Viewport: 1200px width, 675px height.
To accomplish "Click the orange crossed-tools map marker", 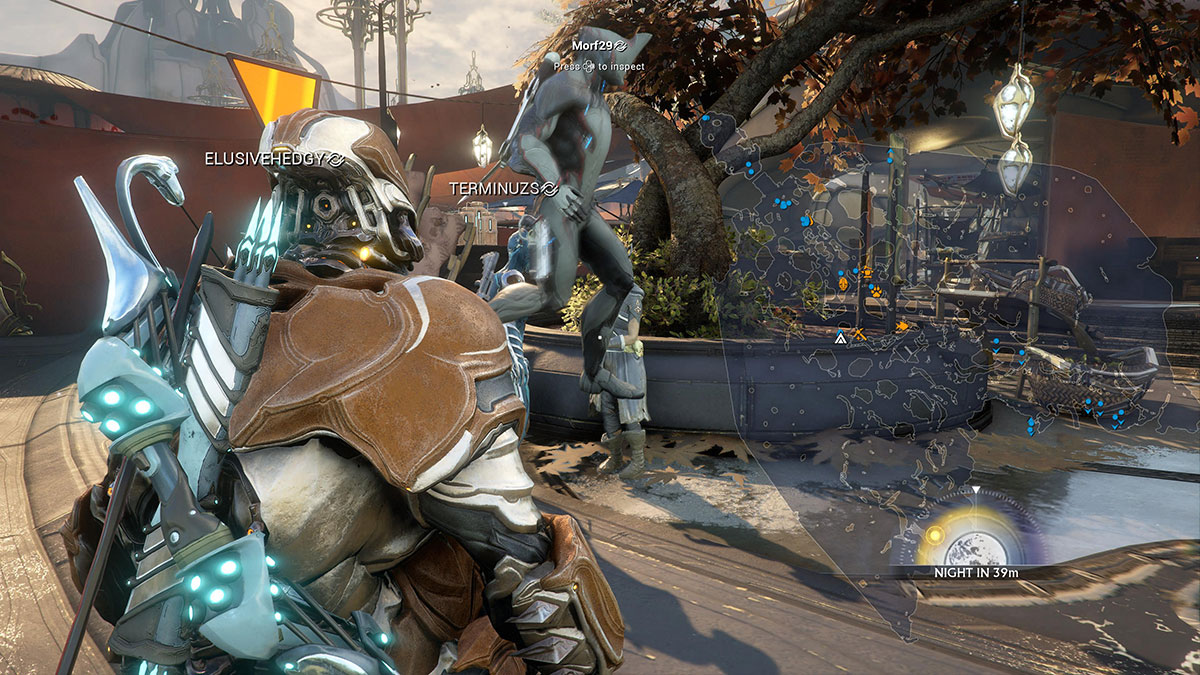I will [x=858, y=335].
